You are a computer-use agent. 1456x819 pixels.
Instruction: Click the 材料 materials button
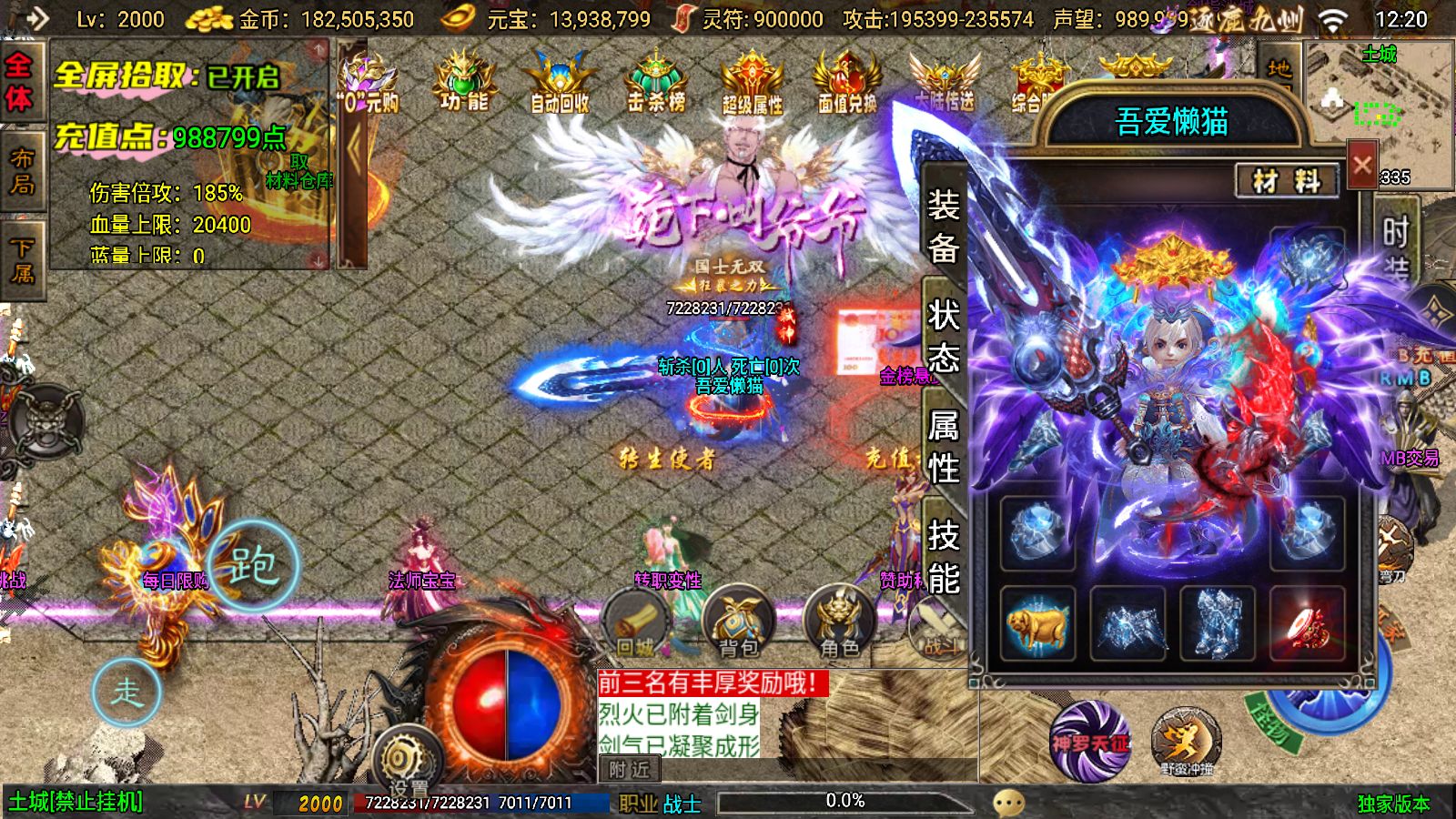click(1286, 181)
